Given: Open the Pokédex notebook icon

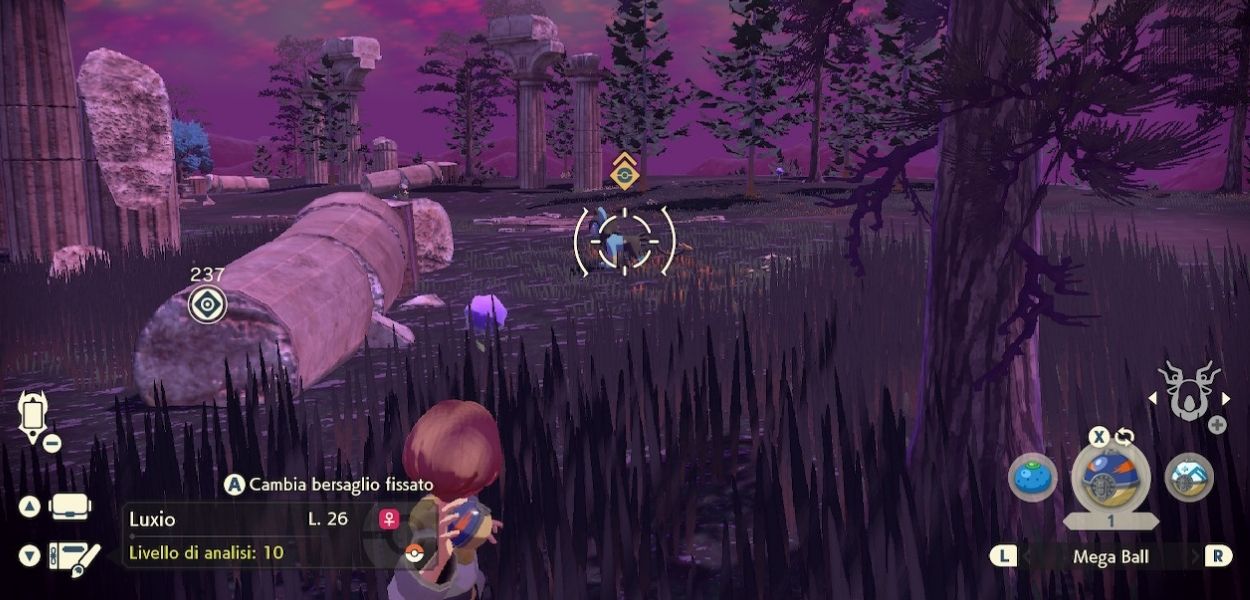Looking at the screenshot, I should pyautogui.click(x=73, y=555).
